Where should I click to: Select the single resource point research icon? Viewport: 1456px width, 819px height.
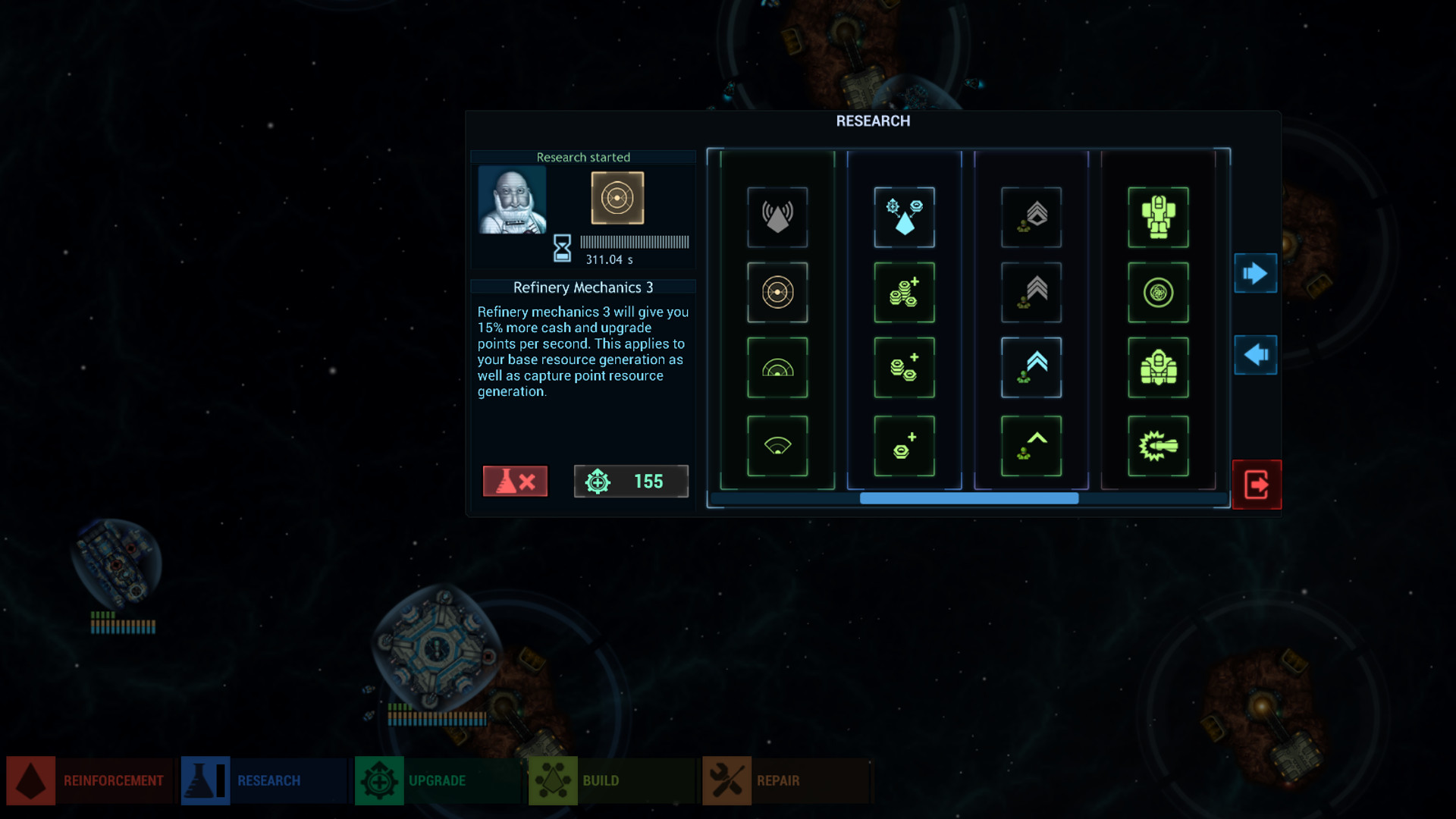(904, 445)
